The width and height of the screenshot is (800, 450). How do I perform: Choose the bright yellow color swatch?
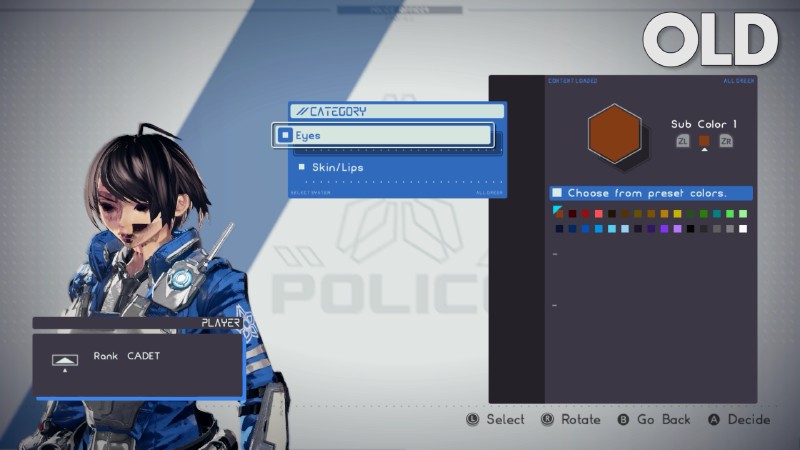click(677, 214)
